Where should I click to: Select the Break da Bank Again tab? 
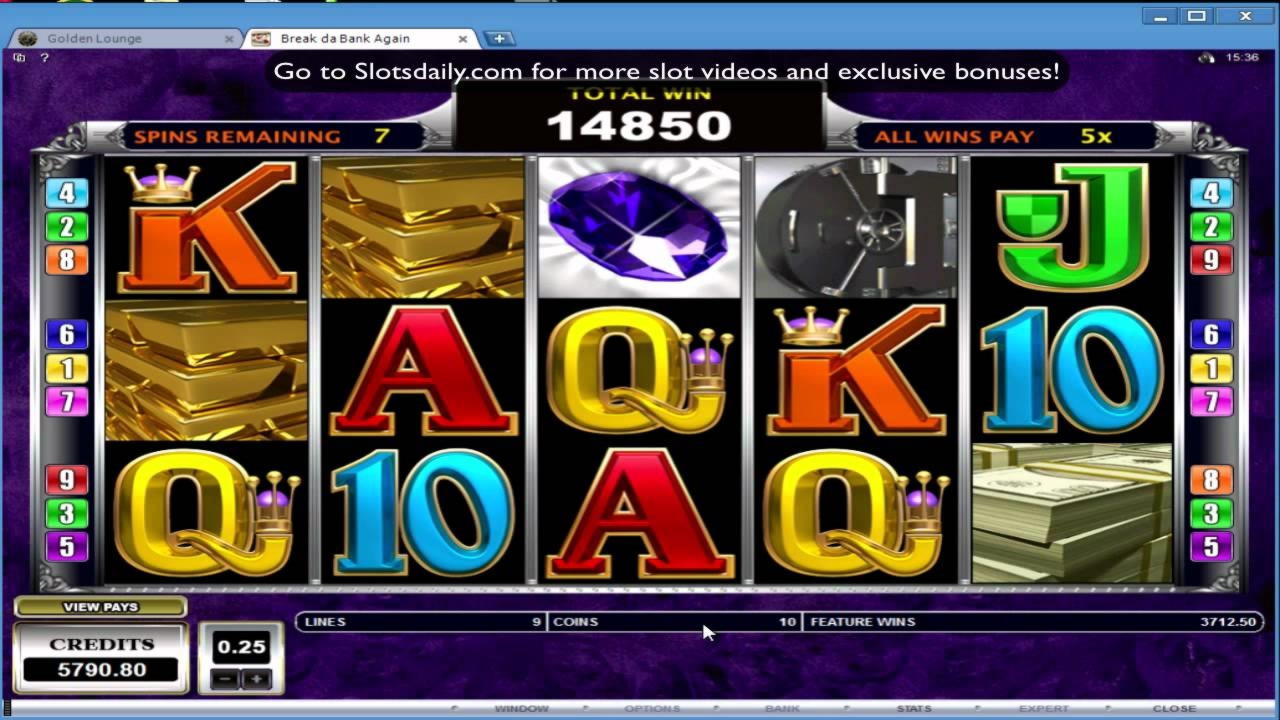(x=344, y=39)
